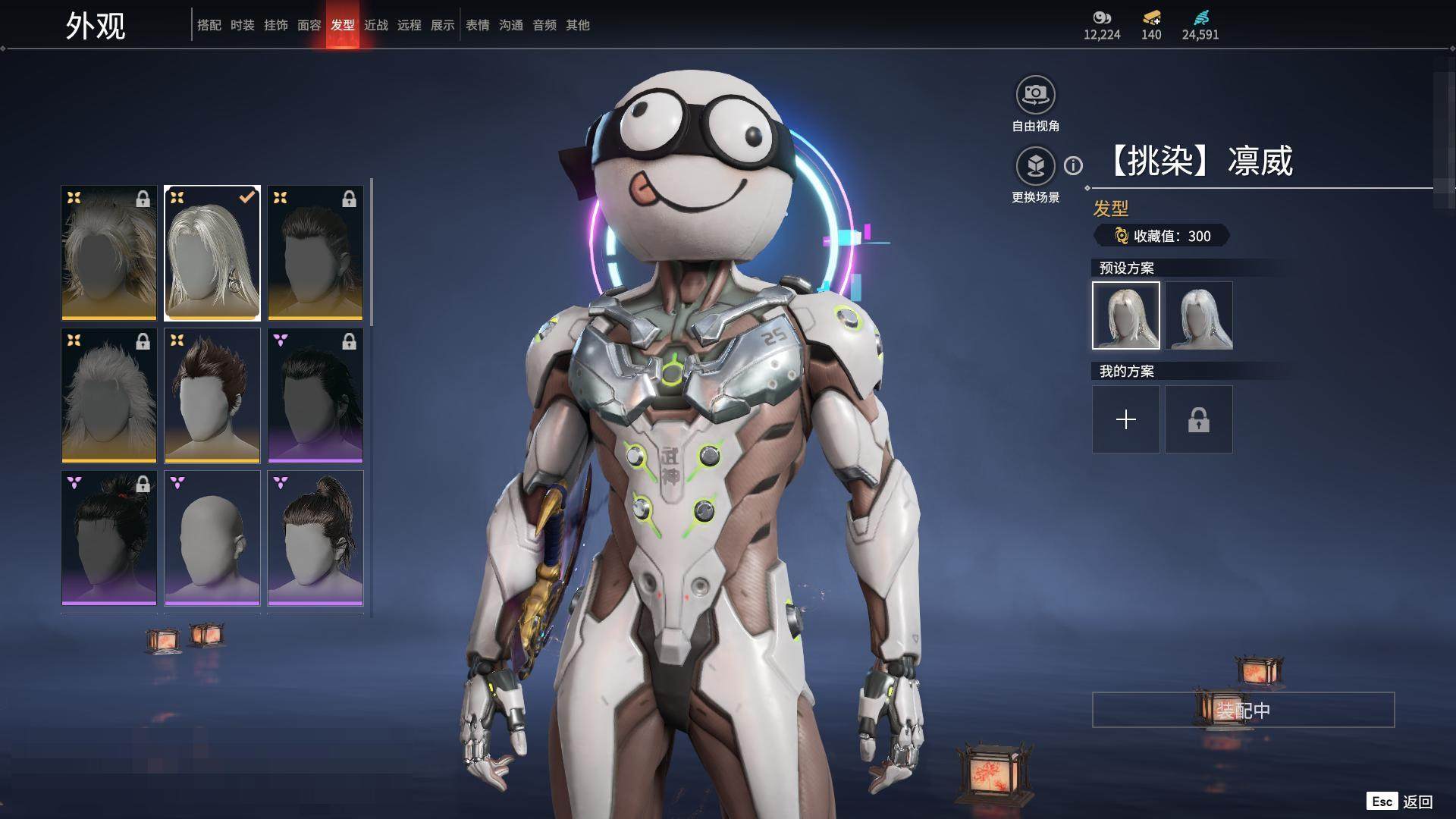1456x819 pixels.
Task: Click the 装配中 equip button
Action: (x=1243, y=710)
